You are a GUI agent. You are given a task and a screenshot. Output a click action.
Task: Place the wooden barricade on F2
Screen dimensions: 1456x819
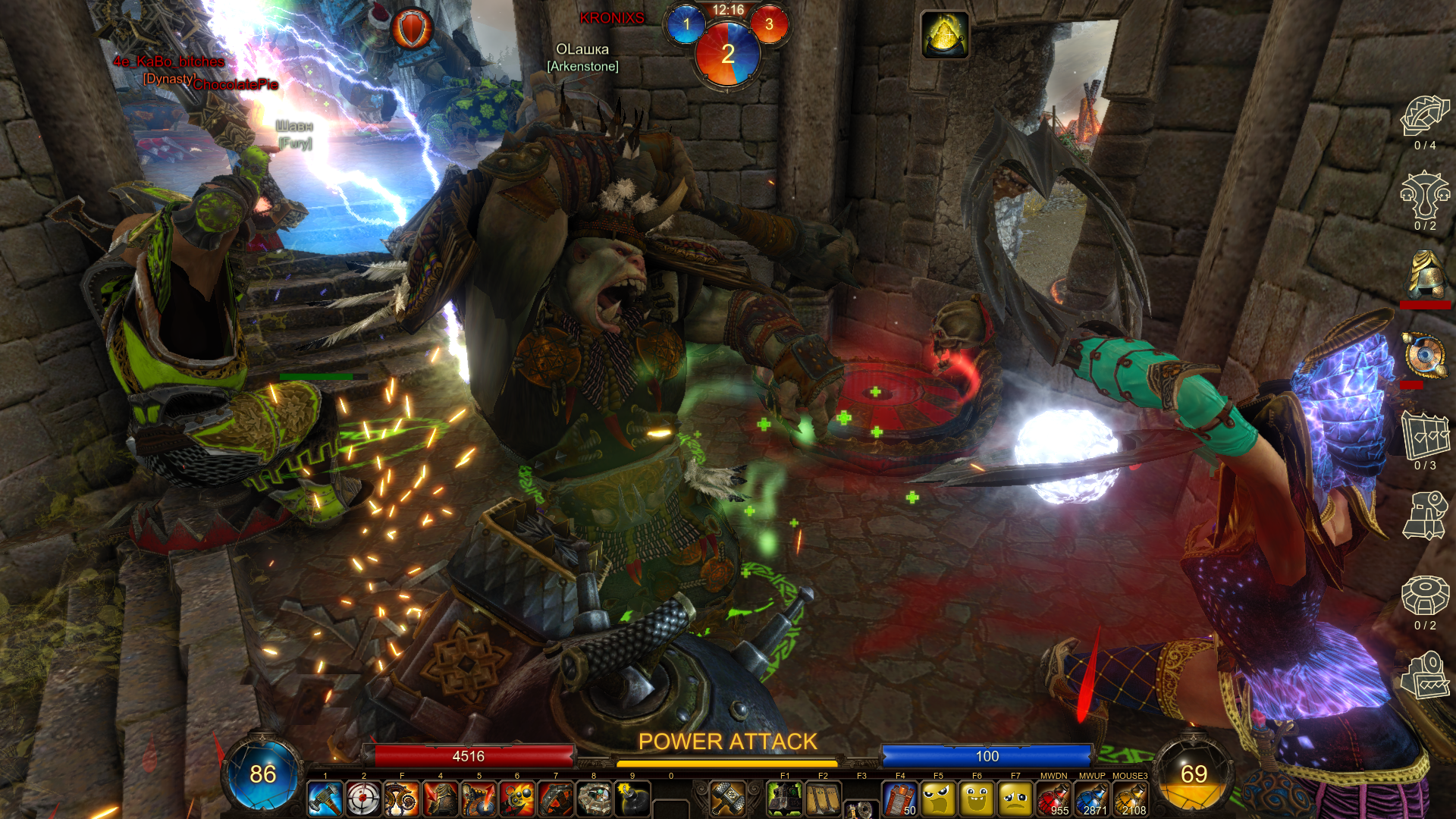(823, 799)
